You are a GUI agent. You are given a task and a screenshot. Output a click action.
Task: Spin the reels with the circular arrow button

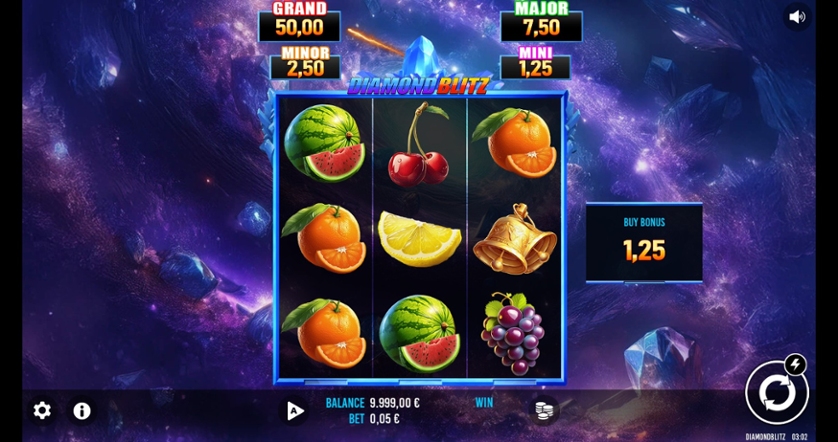[x=775, y=393]
